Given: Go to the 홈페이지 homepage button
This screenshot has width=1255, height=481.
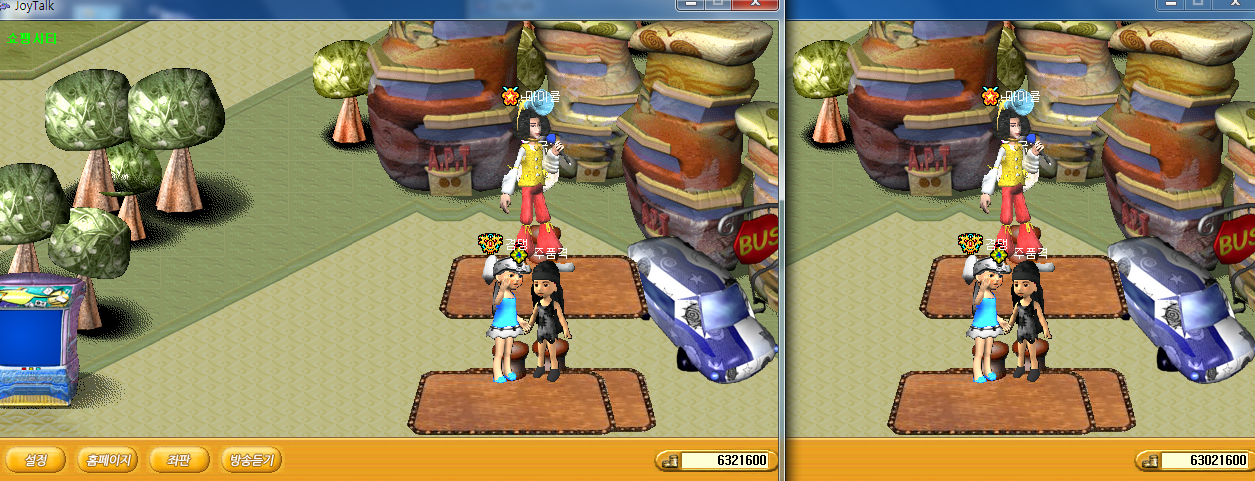Looking at the screenshot, I should 108,460.
